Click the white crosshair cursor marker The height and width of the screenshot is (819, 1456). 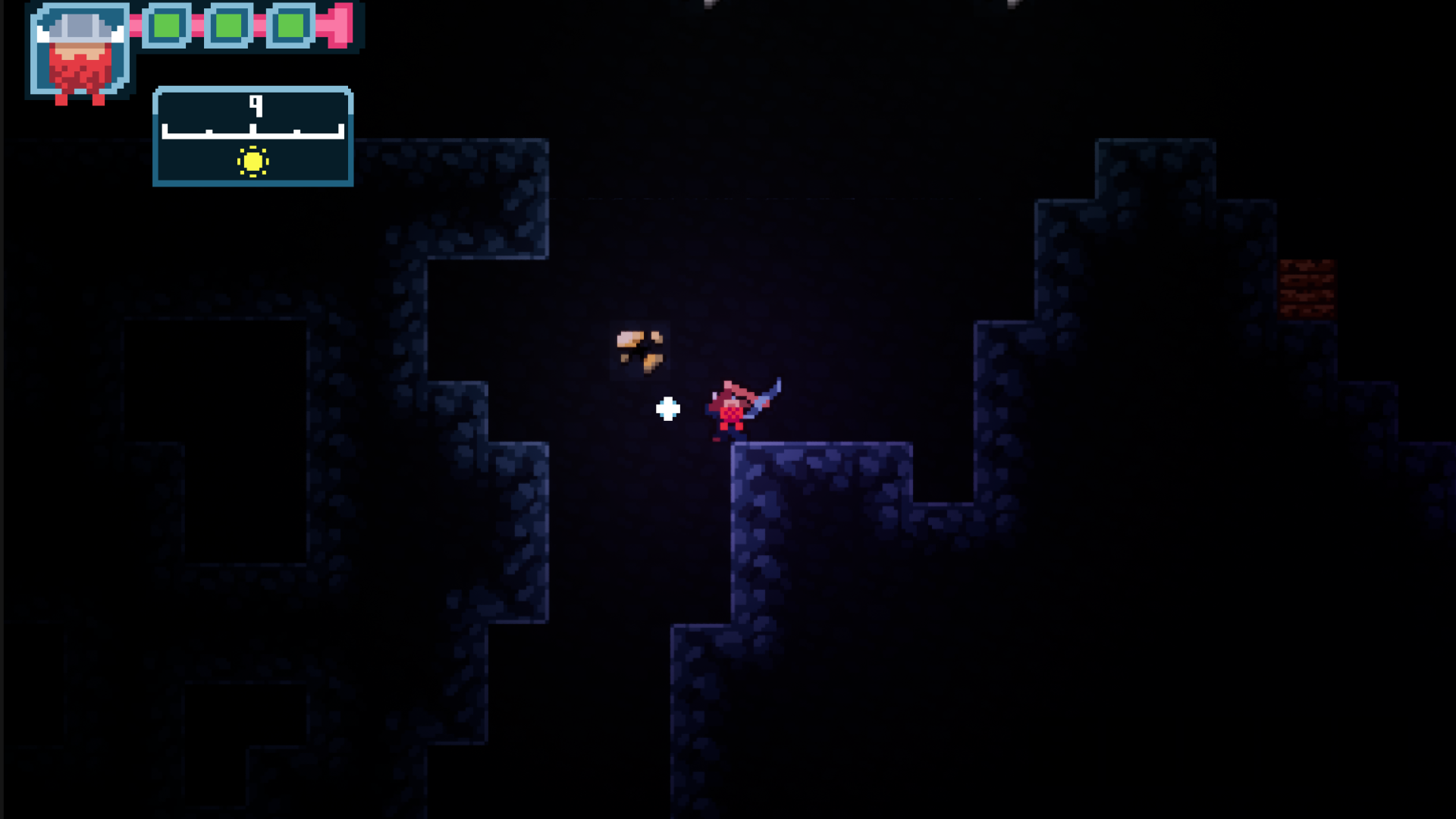[667, 408]
